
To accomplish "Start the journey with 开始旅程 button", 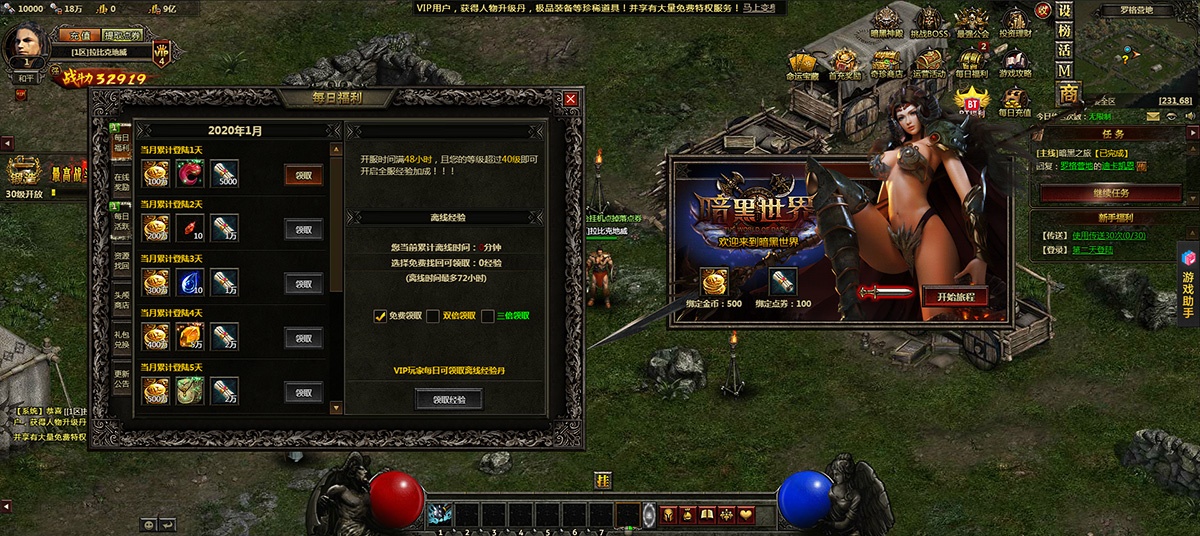I will [955, 297].
